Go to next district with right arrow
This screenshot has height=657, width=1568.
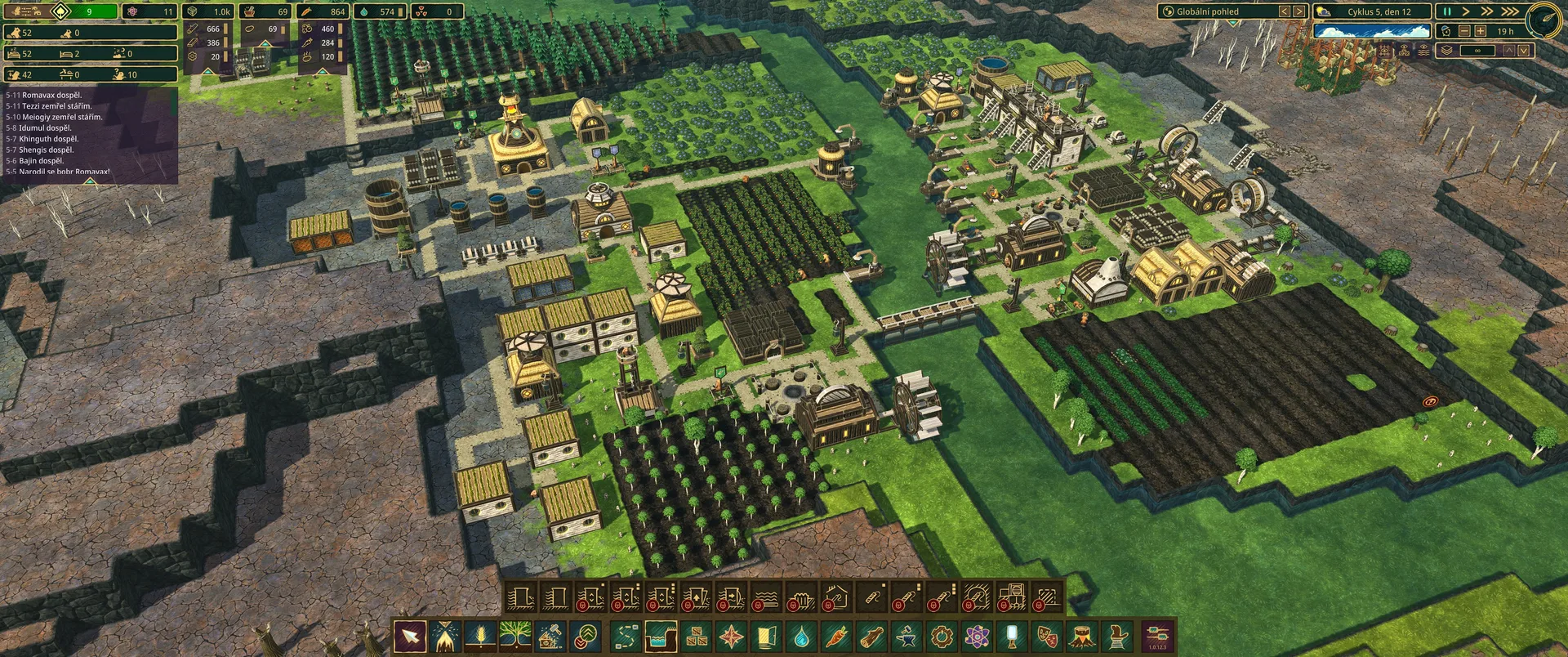pos(1298,11)
